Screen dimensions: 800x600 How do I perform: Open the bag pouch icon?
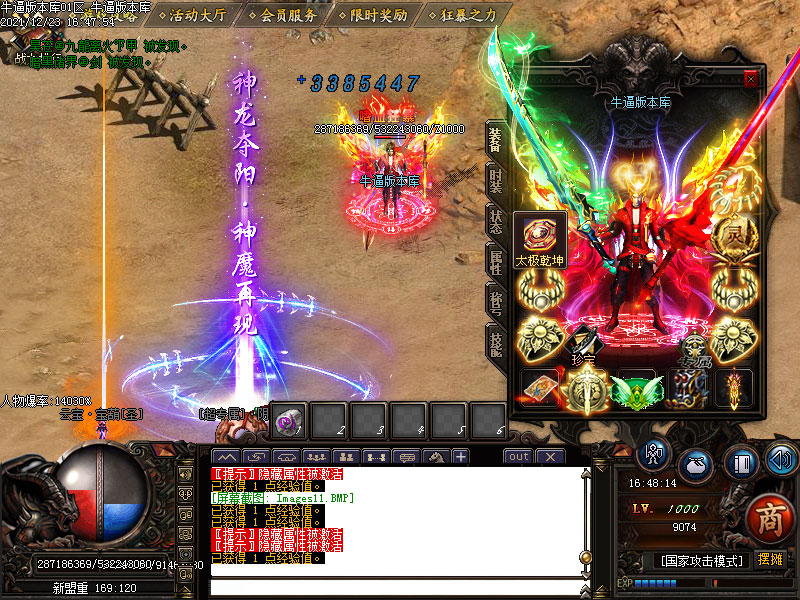[696, 466]
